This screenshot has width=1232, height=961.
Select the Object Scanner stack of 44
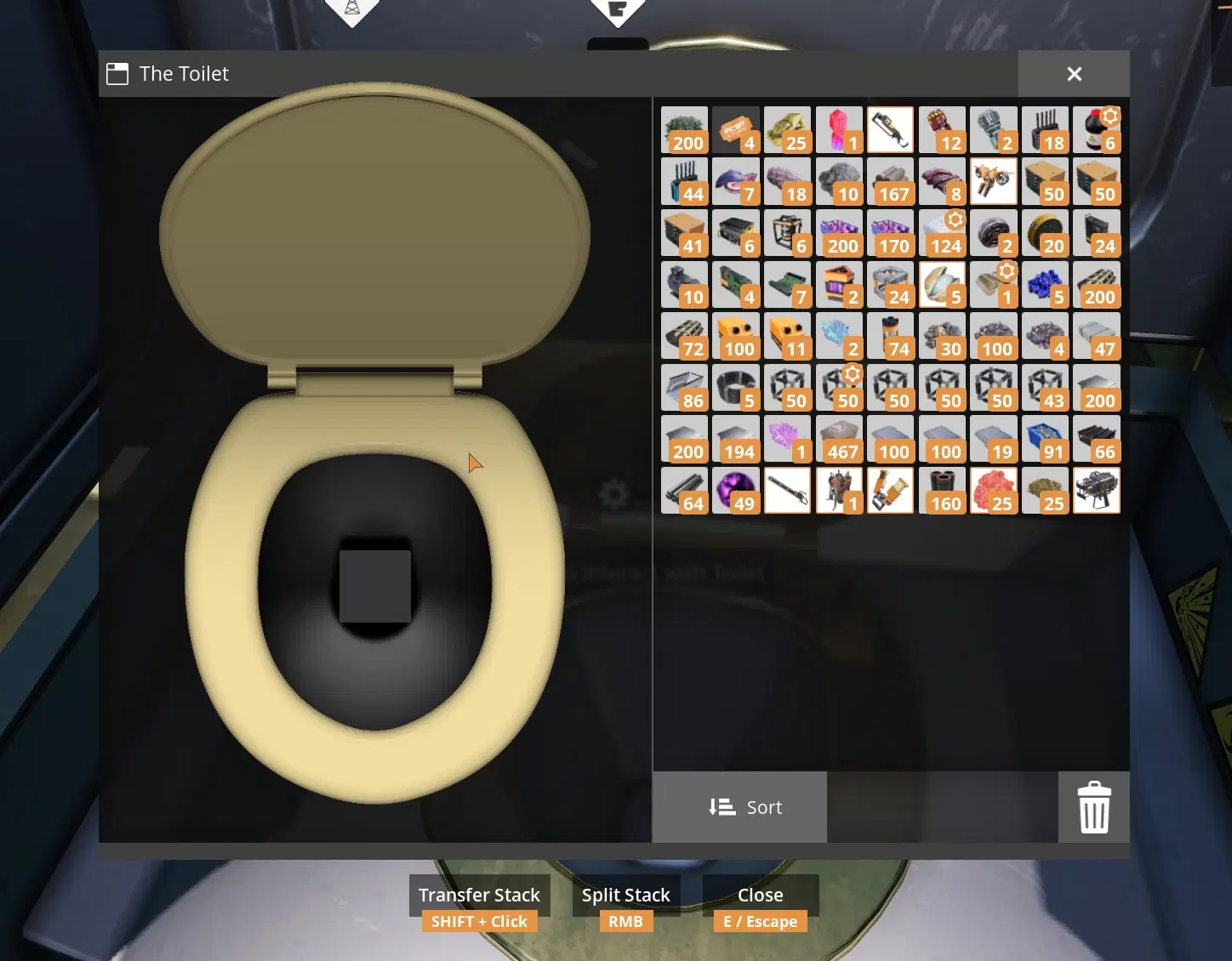[x=685, y=181]
